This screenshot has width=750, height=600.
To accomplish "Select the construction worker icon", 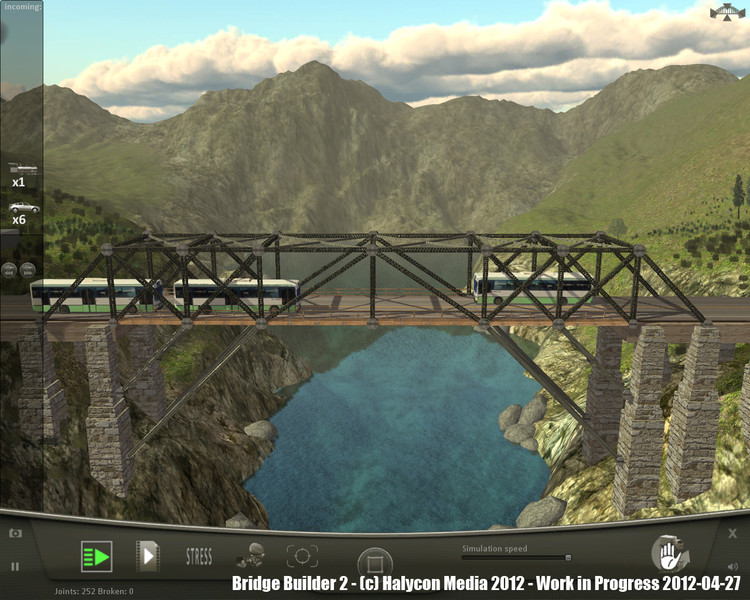I will (250, 556).
